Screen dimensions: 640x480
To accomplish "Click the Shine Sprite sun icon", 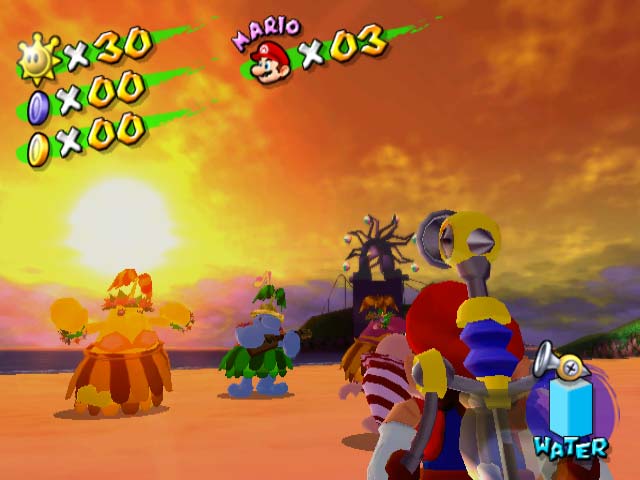I will (x=39, y=60).
